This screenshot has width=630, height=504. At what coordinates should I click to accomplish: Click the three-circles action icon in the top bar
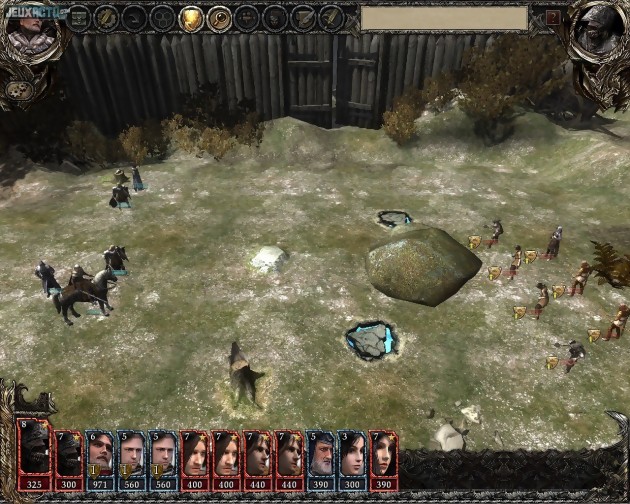click(x=162, y=18)
